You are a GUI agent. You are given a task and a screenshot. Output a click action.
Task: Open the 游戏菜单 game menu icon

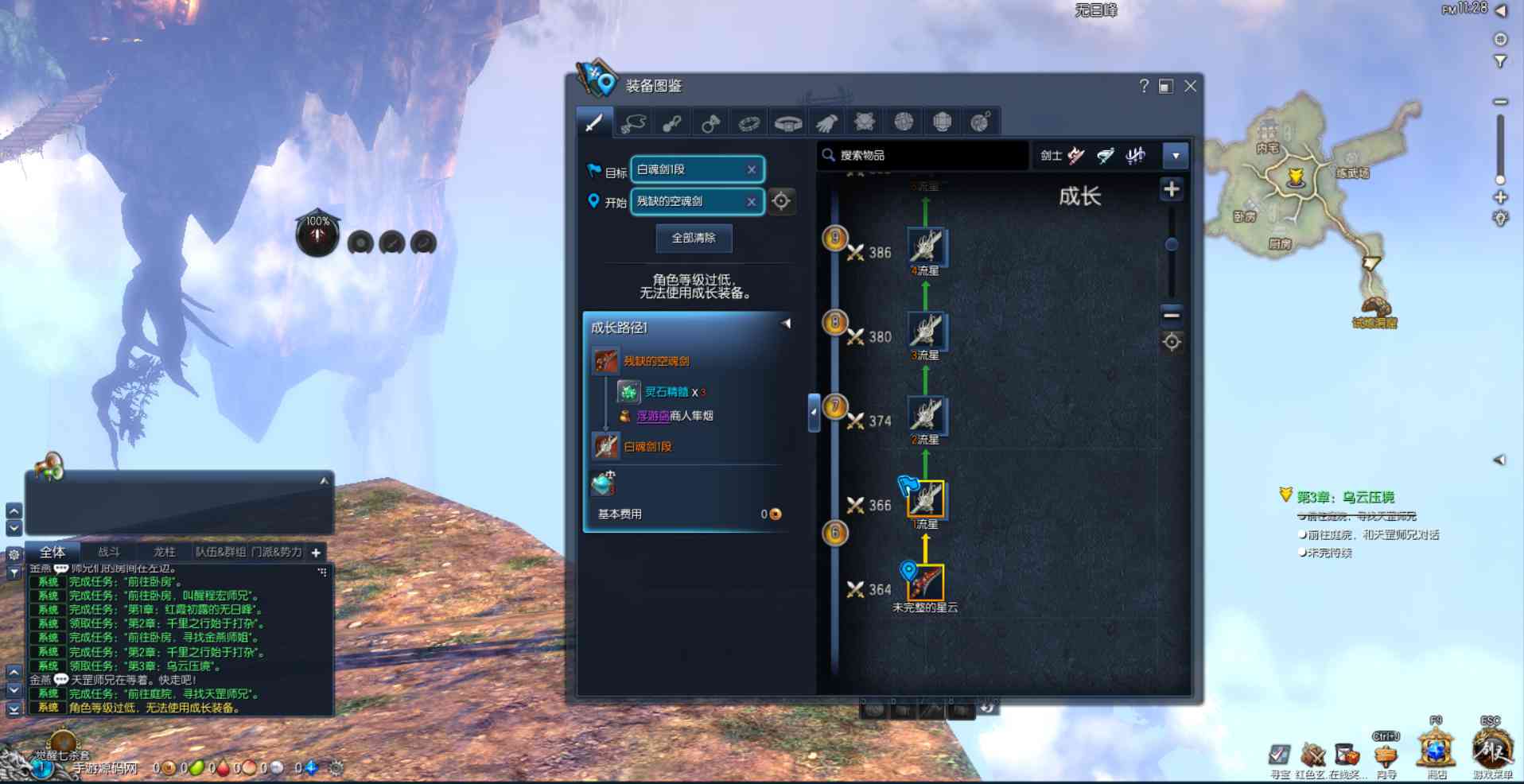(1491, 751)
